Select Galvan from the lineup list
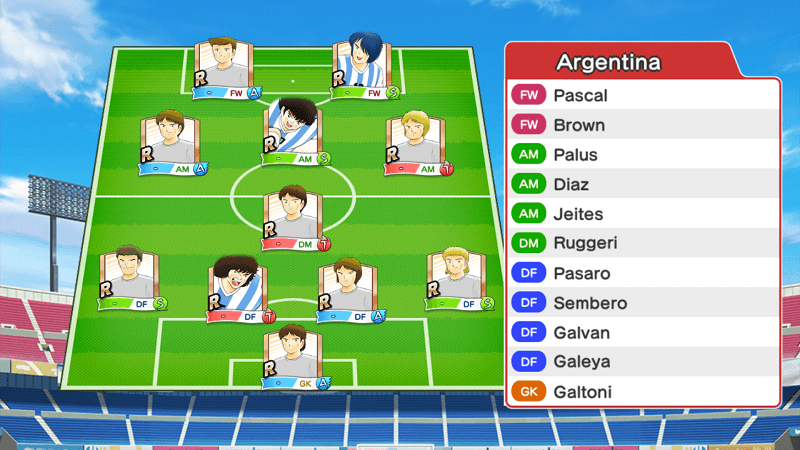 (x=642, y=332)
